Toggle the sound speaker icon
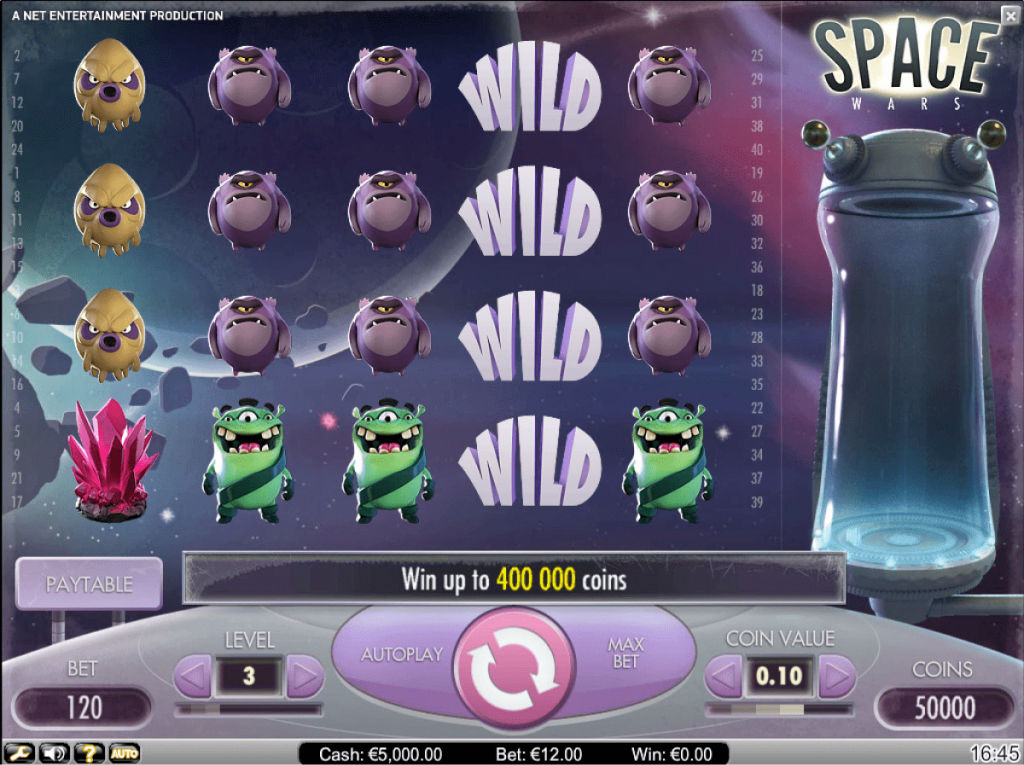This screenshot has width=1024, height=765. click(54, 753)
